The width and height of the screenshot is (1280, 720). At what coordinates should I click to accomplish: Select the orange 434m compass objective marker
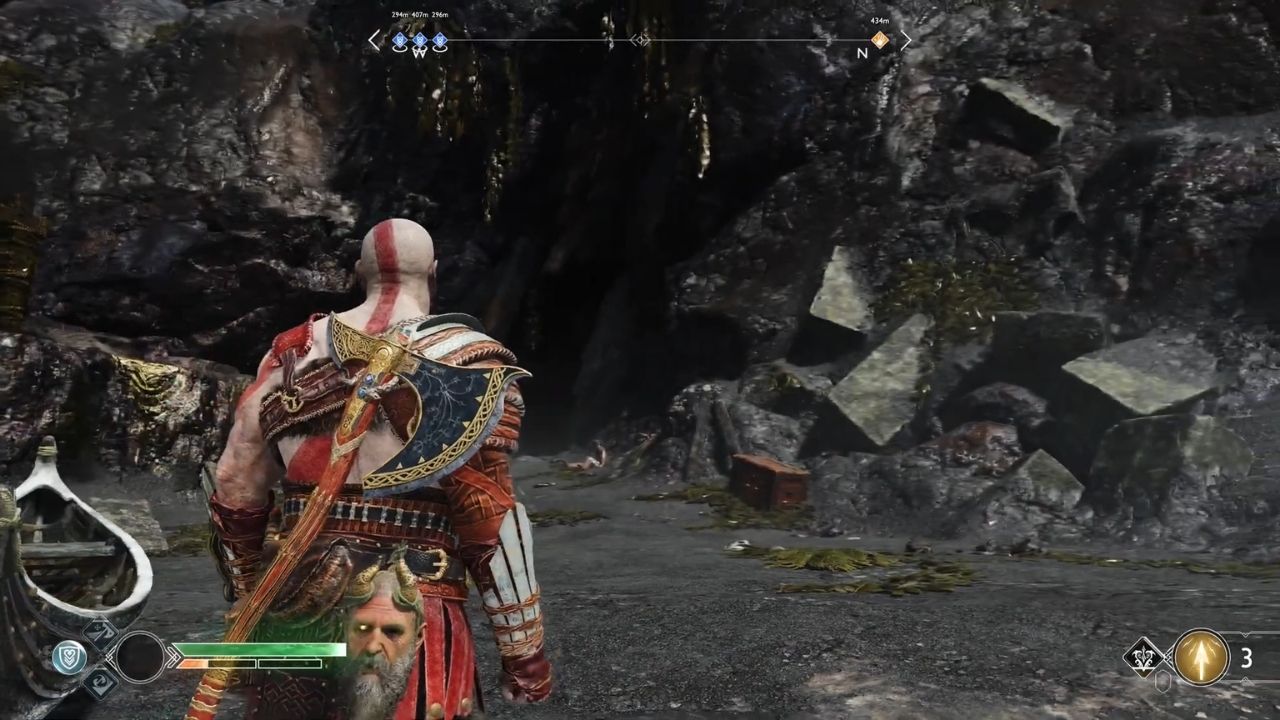tap(880, 40)
